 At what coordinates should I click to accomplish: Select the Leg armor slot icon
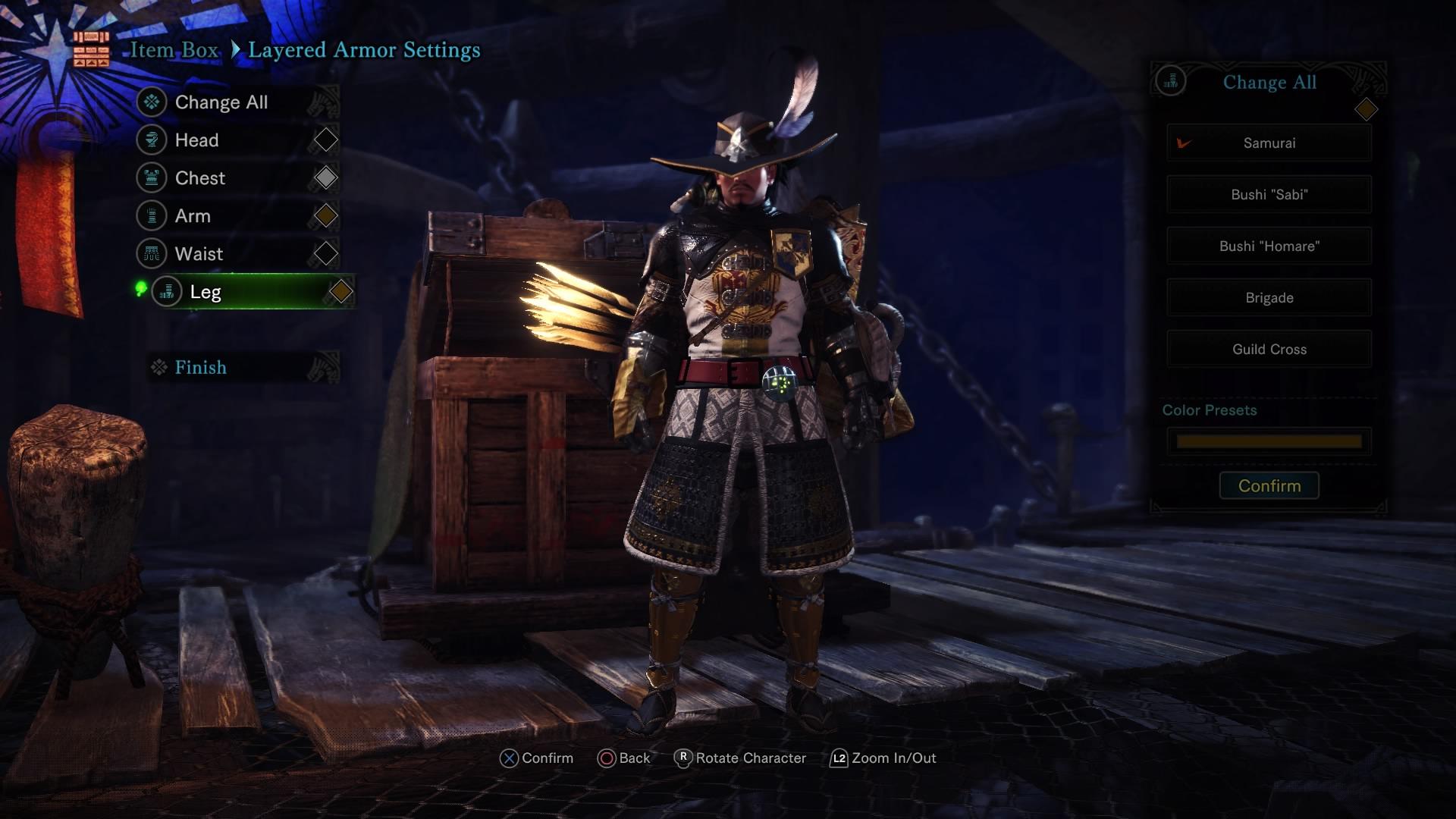[x=167, y=292]
